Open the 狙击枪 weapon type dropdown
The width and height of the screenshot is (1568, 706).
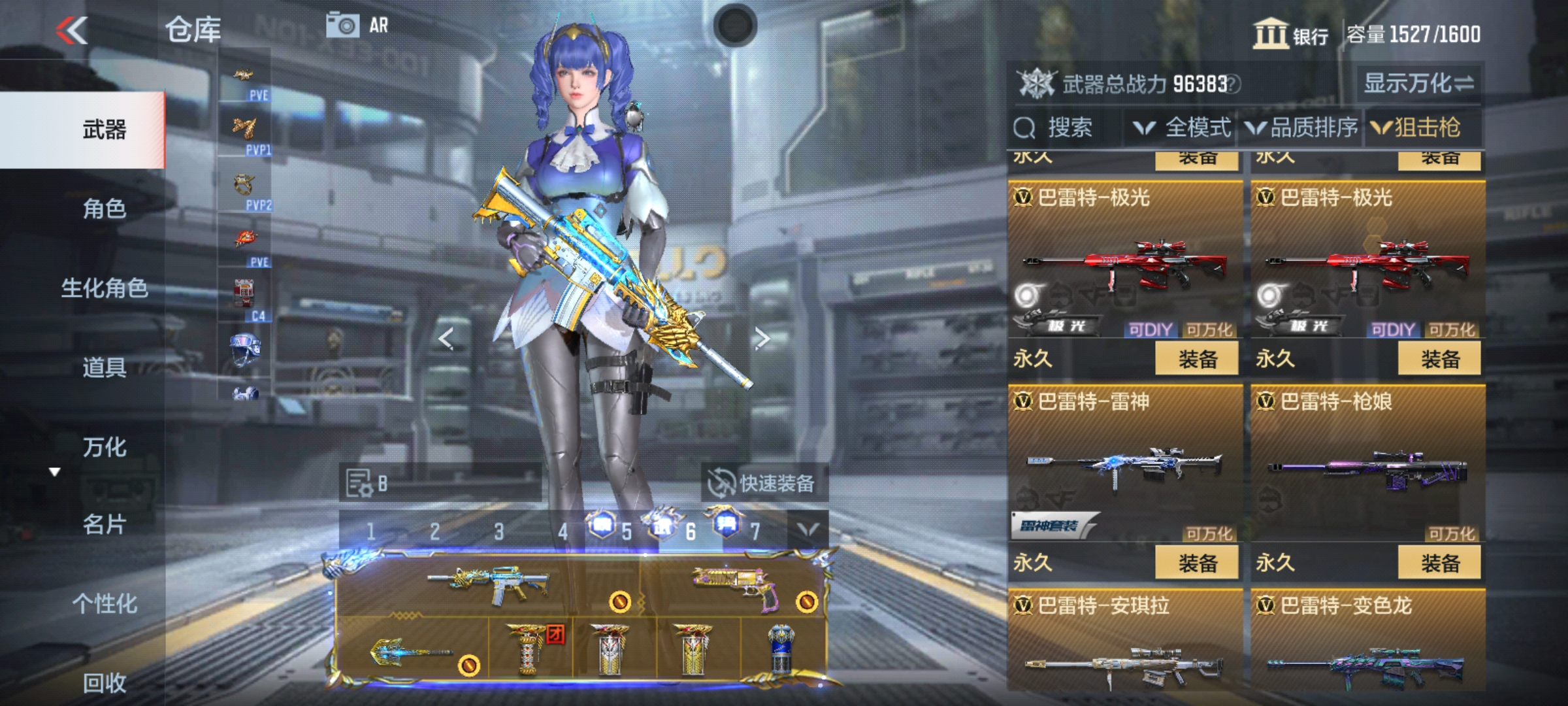coord(1416,127)
